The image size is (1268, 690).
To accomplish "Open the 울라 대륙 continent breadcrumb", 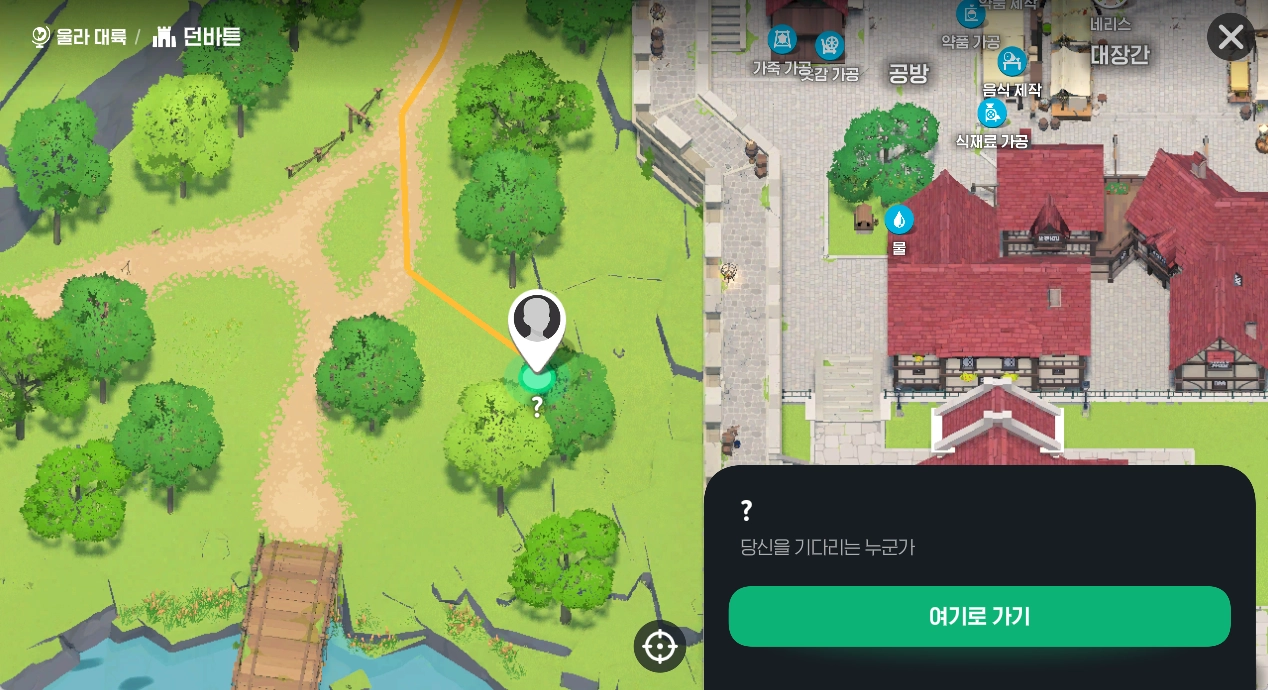I will click(80, 38).
